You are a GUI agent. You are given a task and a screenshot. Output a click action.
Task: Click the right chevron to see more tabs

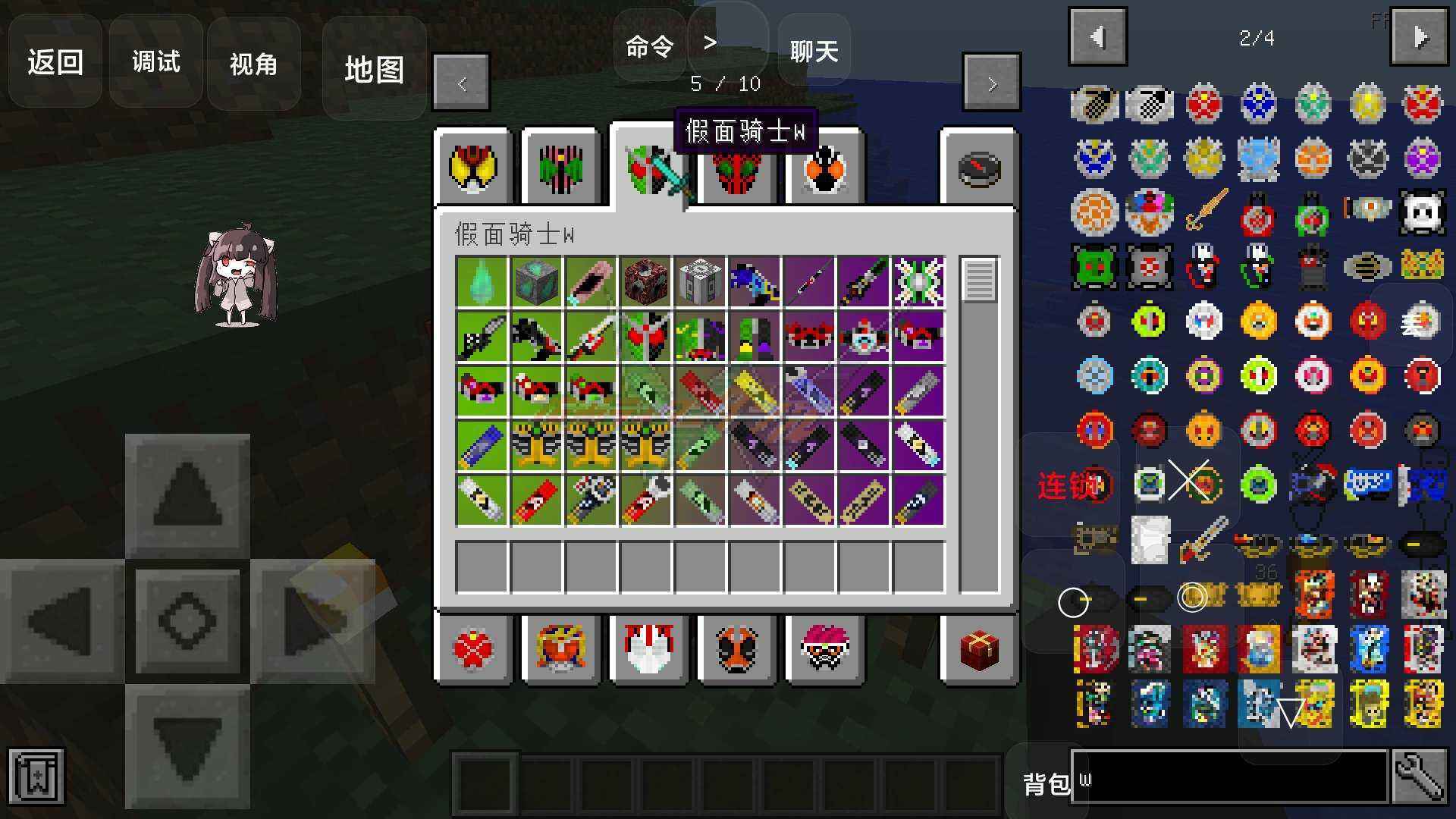(x=991, y=83)
